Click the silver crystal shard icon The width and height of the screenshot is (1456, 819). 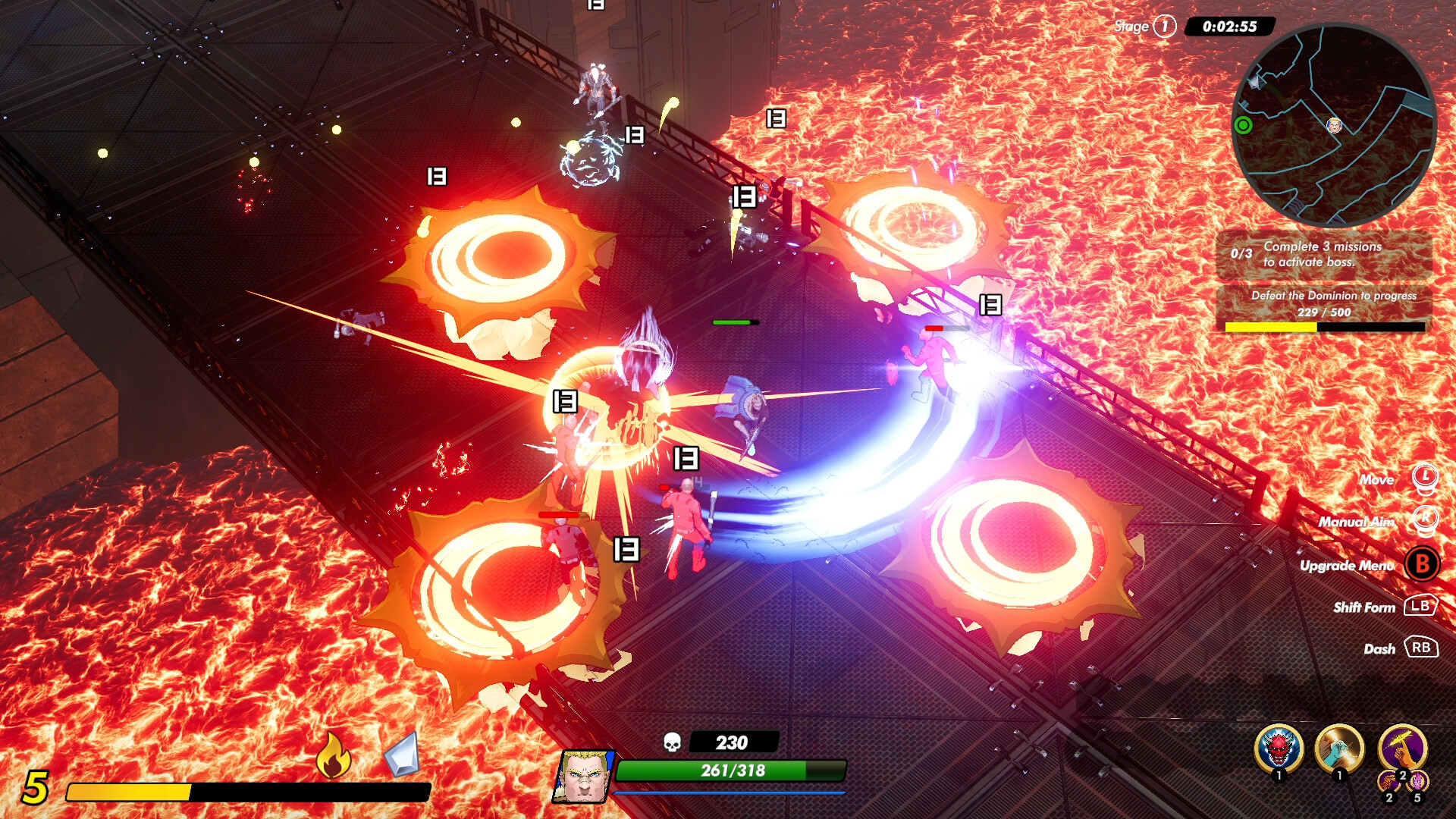(x=402, y=755)
